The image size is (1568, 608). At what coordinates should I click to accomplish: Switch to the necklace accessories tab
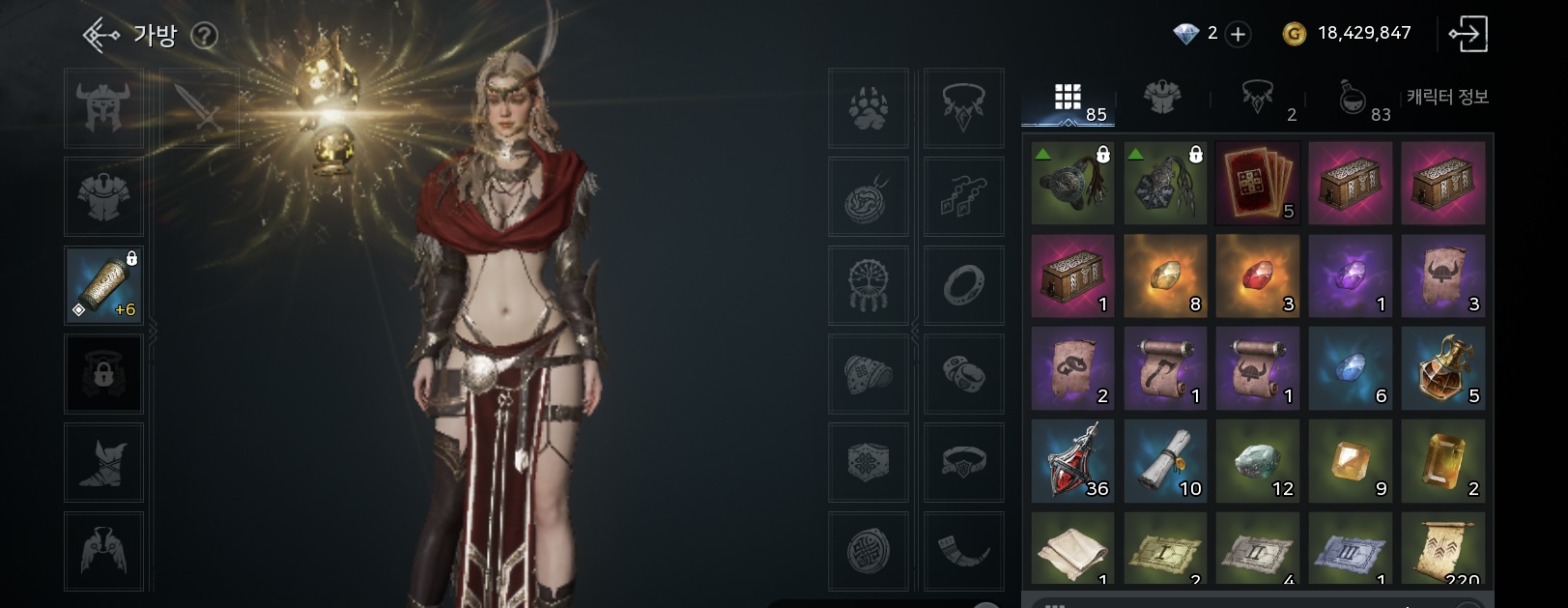pyautogui.click(x=1257, y=98)
